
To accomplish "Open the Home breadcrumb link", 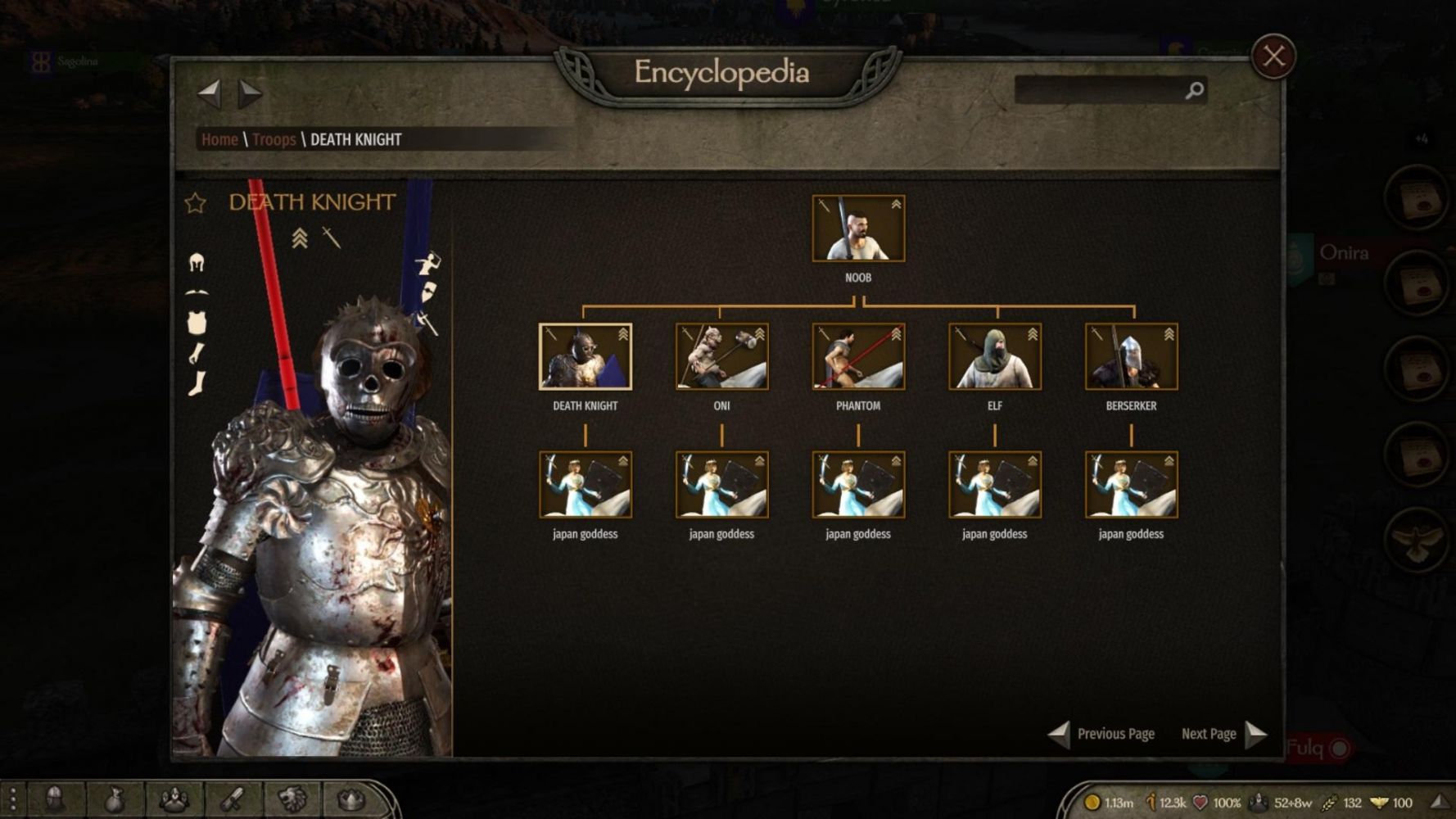I will pyautogui.click(x=219, y=139).
